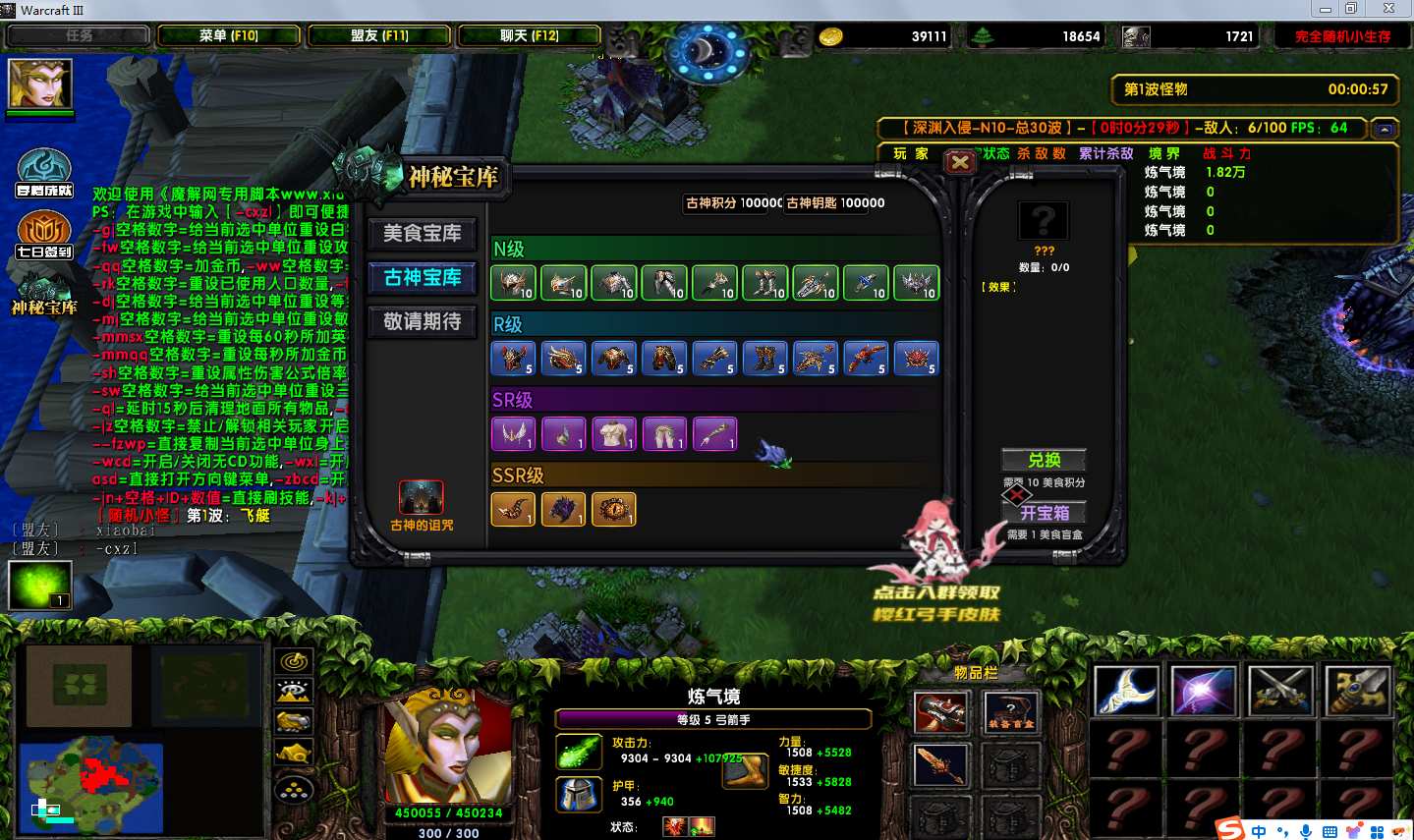Open the 聊天 (F12) chat menu

point(529,35)
